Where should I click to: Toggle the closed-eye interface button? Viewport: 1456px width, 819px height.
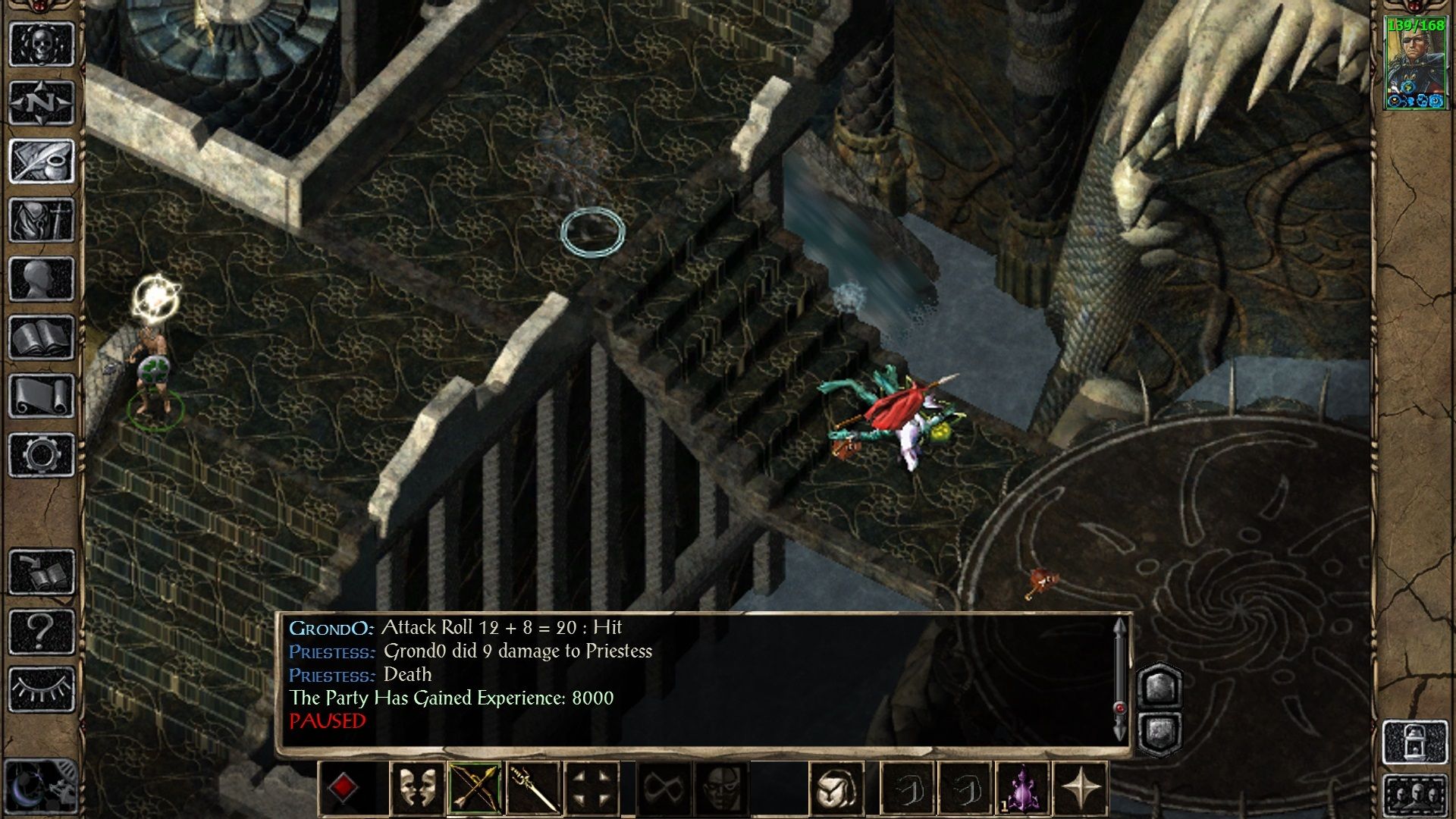[x=42, y=689]
